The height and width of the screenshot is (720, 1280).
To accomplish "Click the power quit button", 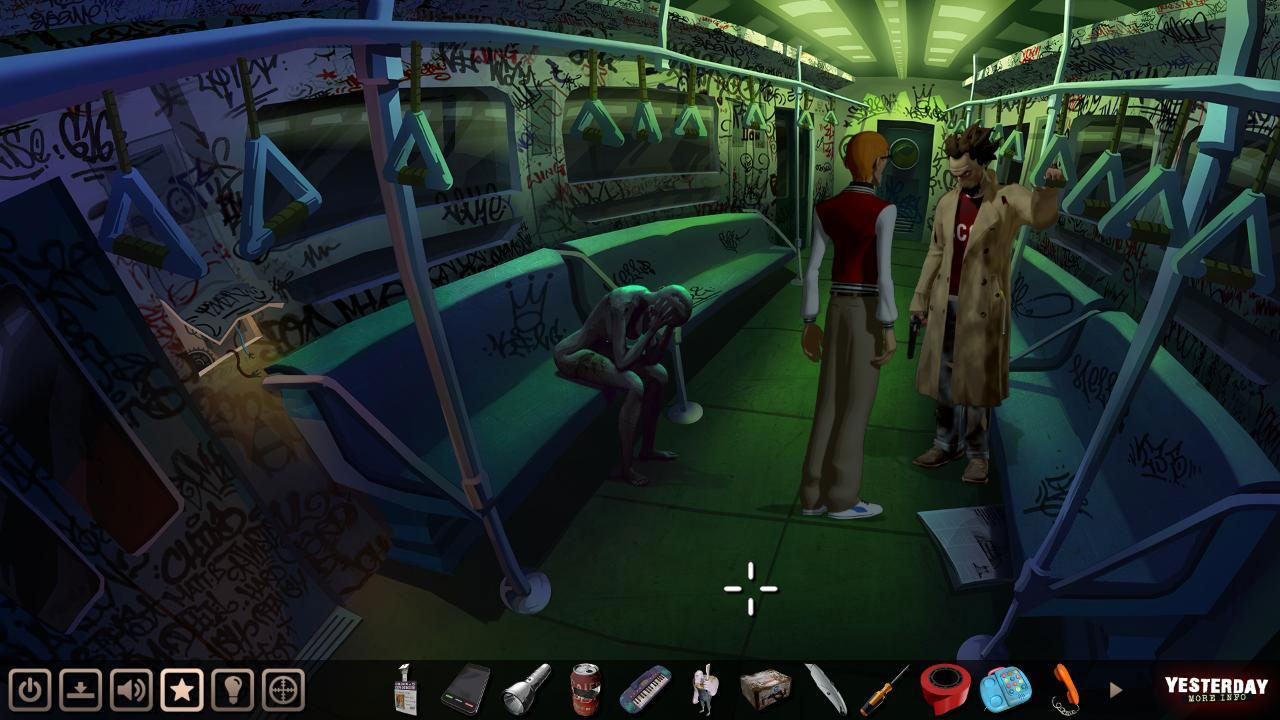I will pyautogui.click(x=32, y=690).
